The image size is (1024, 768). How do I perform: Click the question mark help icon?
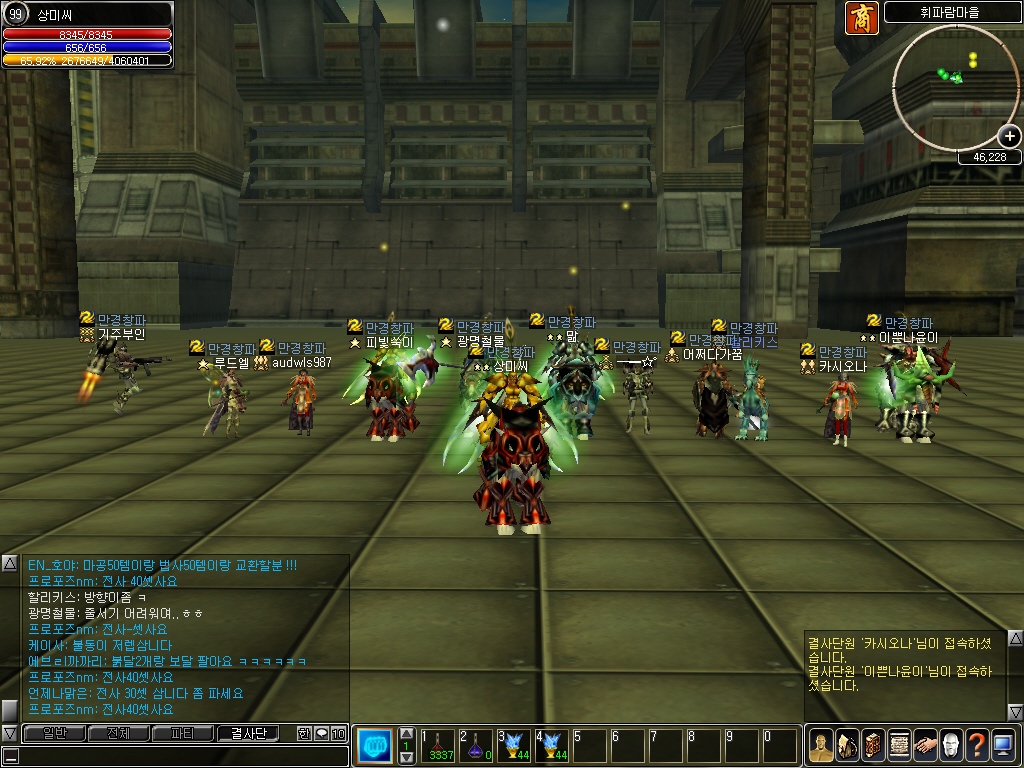977,744
